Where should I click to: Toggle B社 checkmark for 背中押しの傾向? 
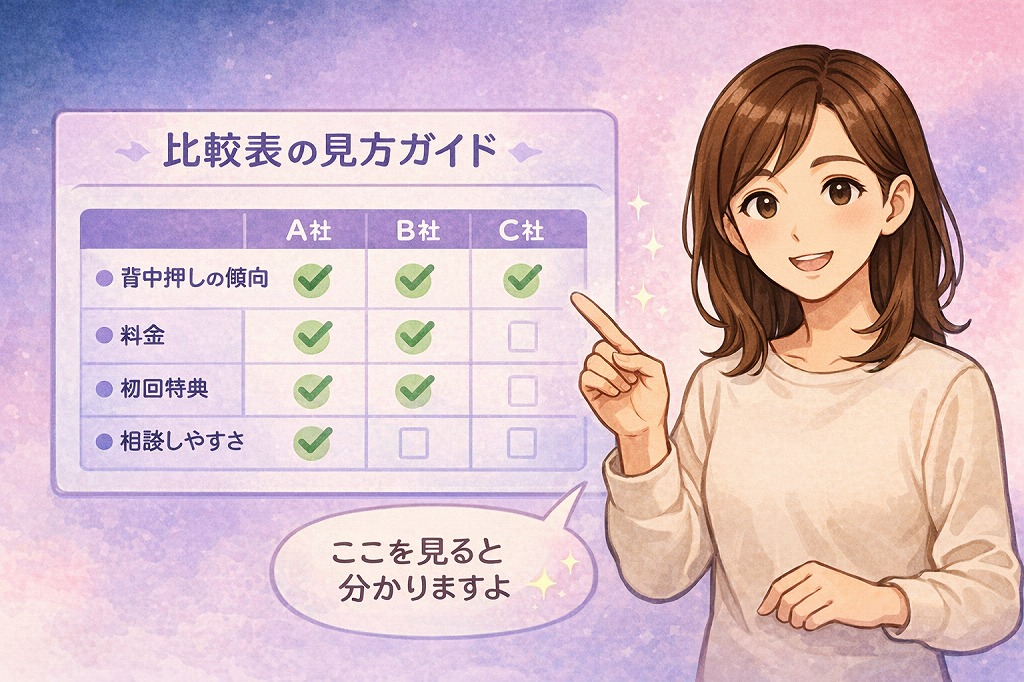(414, 281)
